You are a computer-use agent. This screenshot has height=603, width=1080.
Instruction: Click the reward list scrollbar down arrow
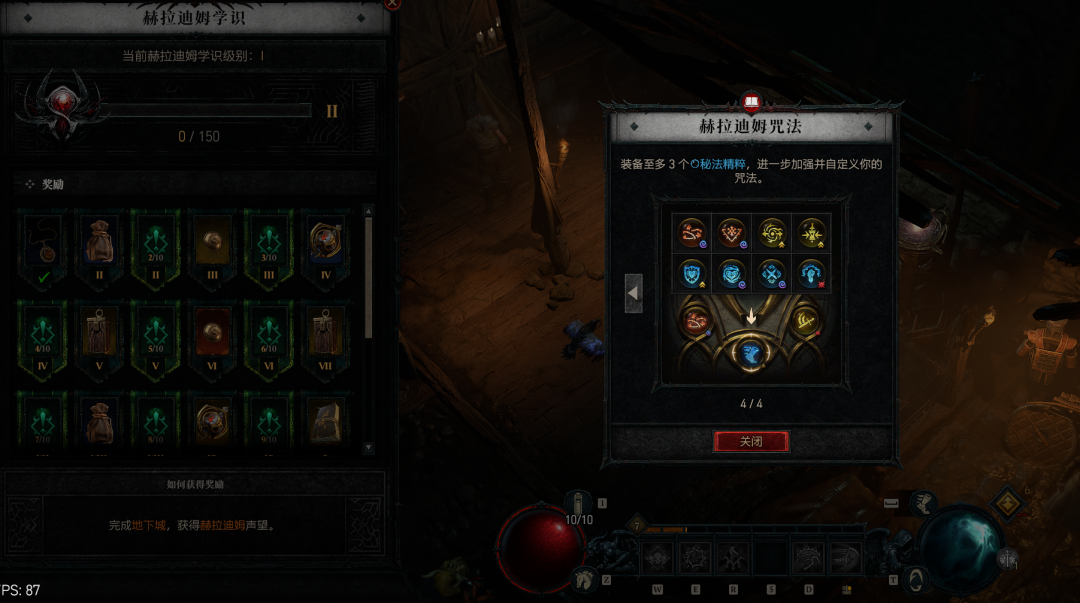pos(368,448)
